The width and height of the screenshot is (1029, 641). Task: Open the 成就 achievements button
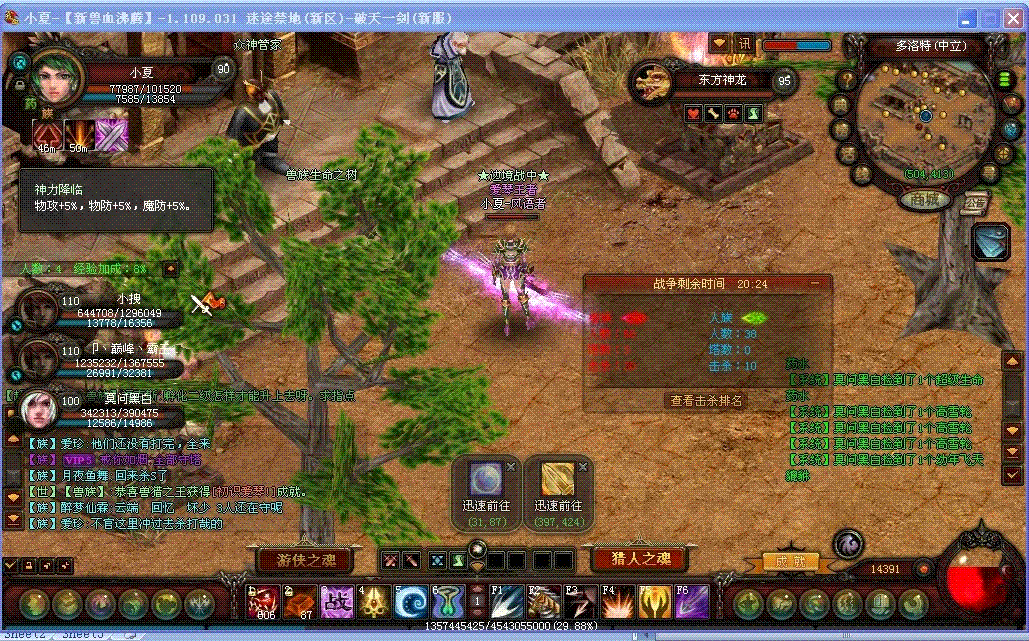[784, 562]
